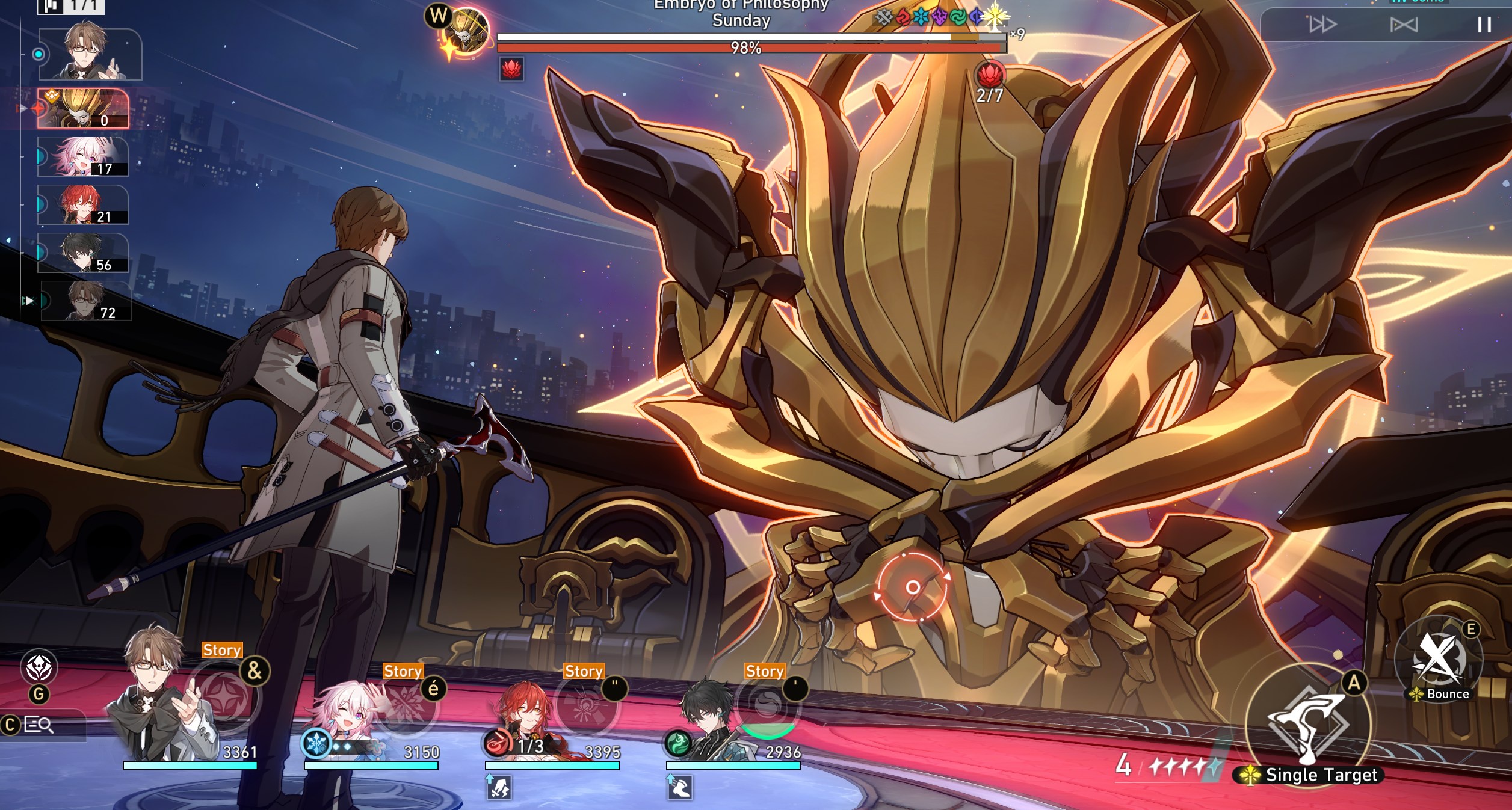Select March 7th in the turn order

click(83, 156)
